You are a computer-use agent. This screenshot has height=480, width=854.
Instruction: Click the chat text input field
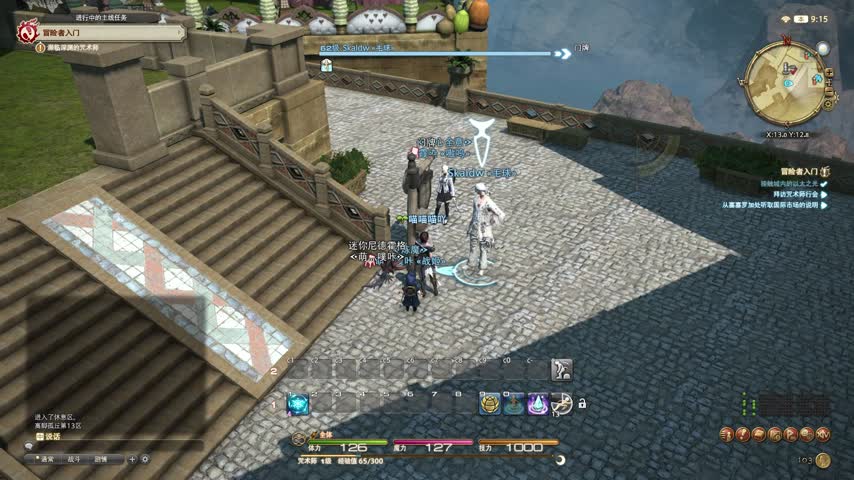pyautogui.click(x=110, y=446)
